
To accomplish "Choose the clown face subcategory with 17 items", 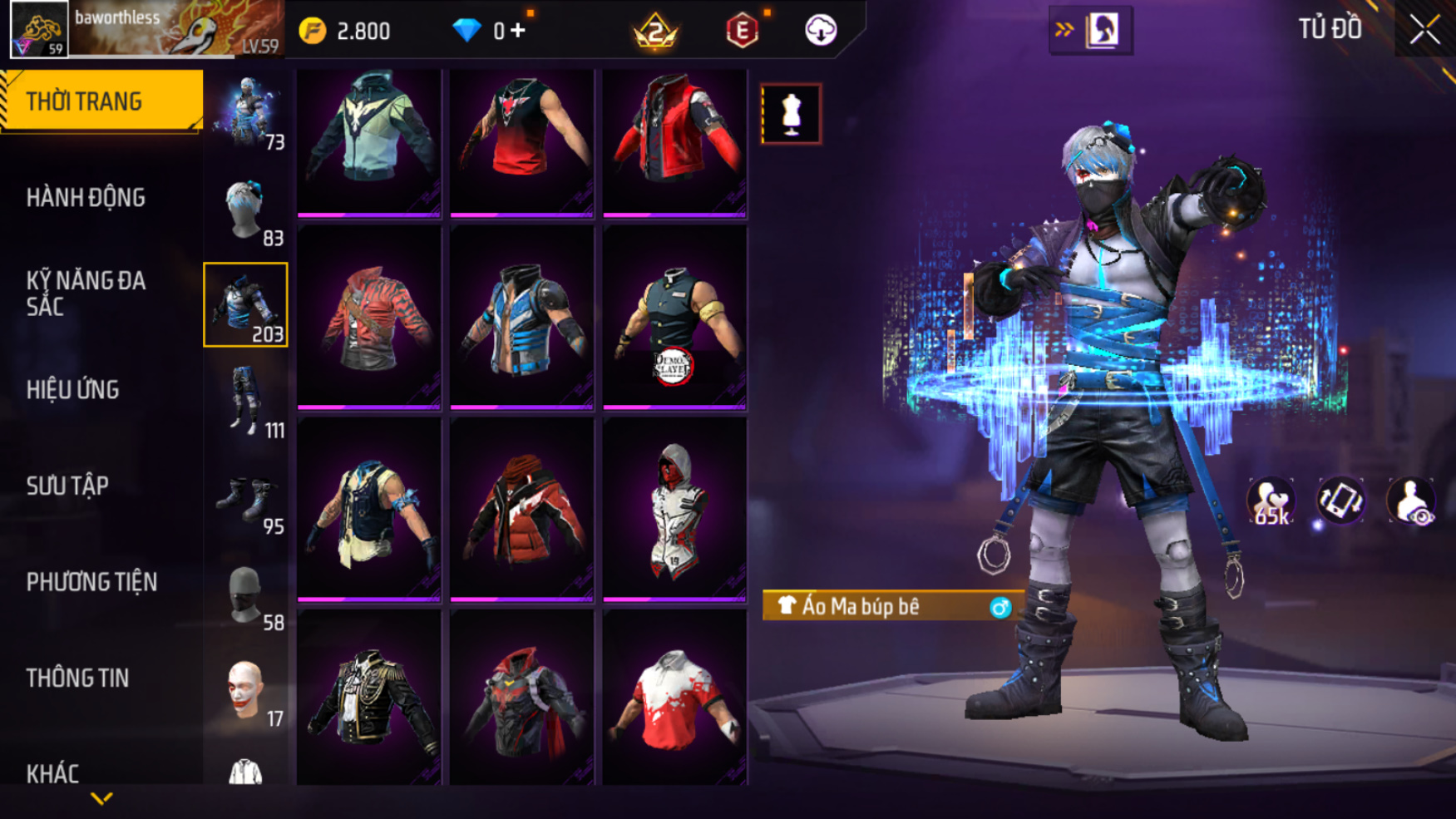I will tap(246, 691).
